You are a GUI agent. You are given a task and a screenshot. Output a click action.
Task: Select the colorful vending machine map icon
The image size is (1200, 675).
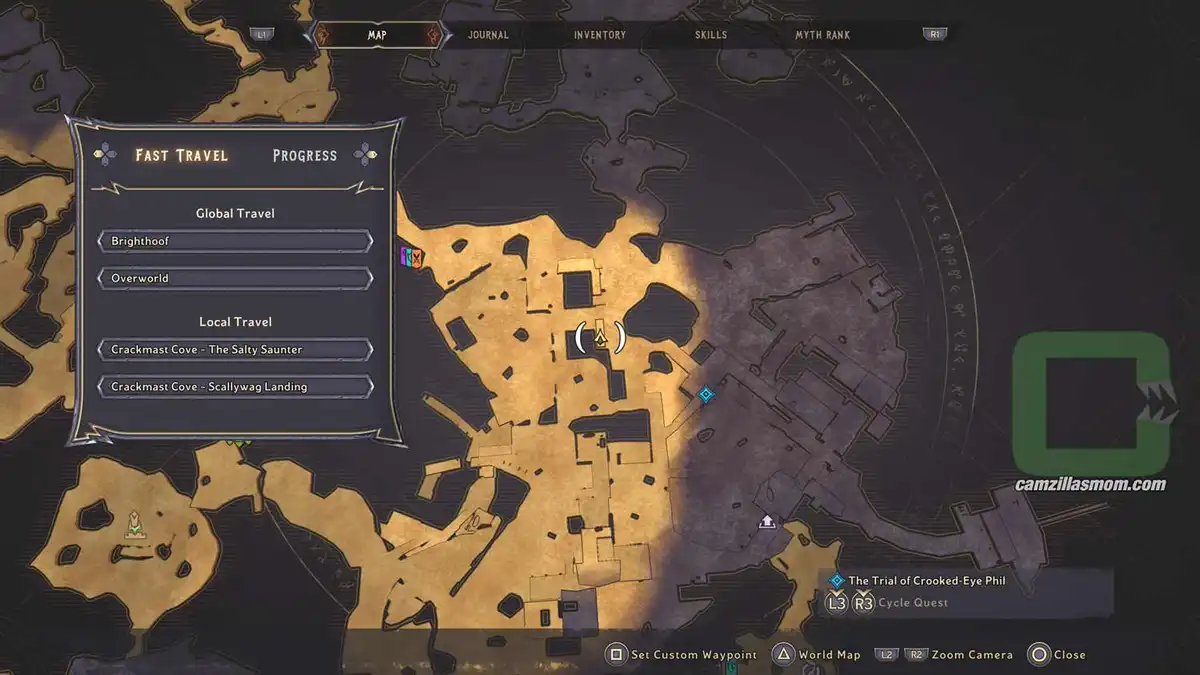click(412, 257)
